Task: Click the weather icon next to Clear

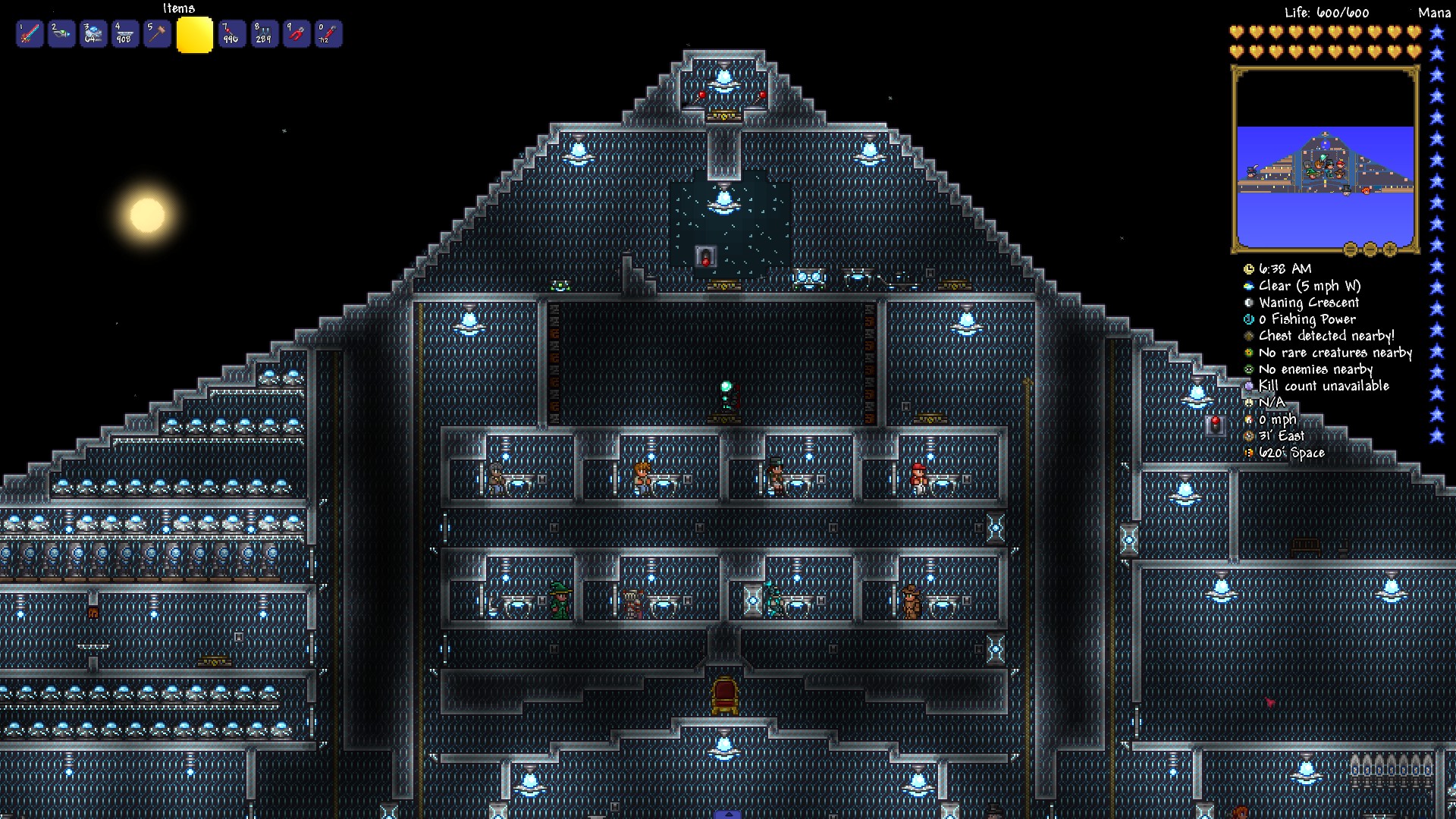Action: pos(1249,286)
